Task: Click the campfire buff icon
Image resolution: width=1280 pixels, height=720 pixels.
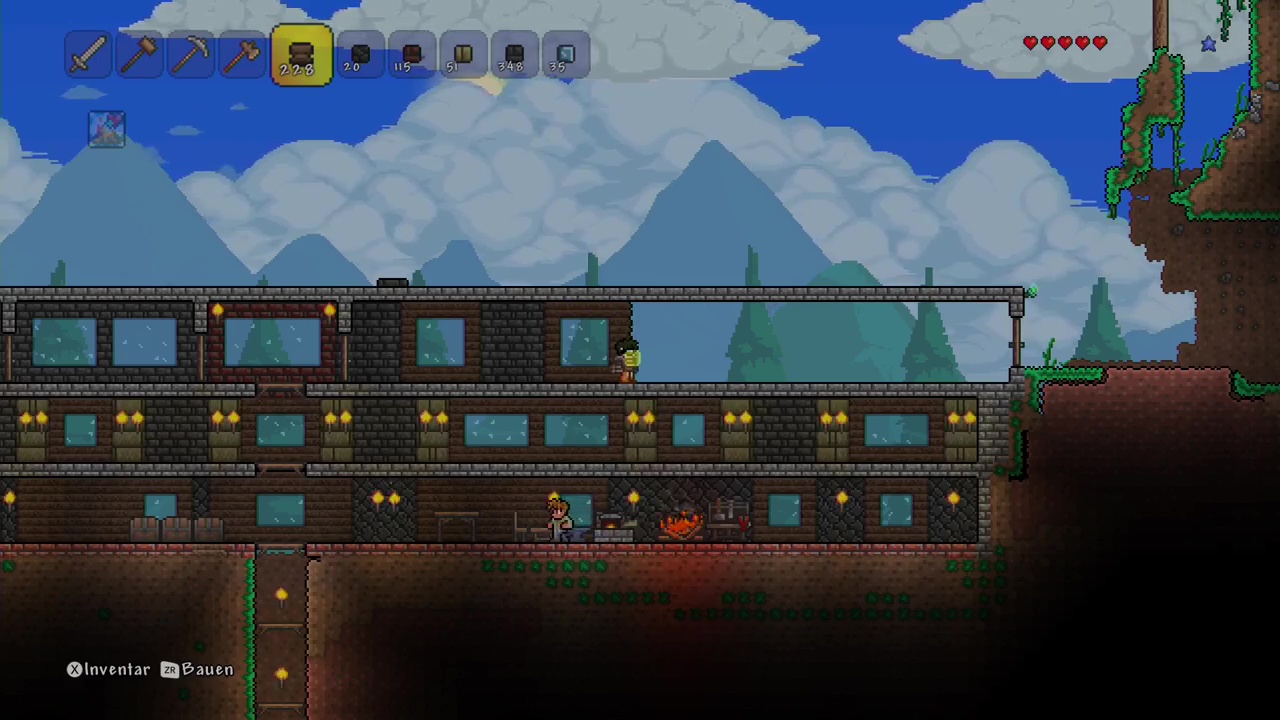Action: click(106, 129)
